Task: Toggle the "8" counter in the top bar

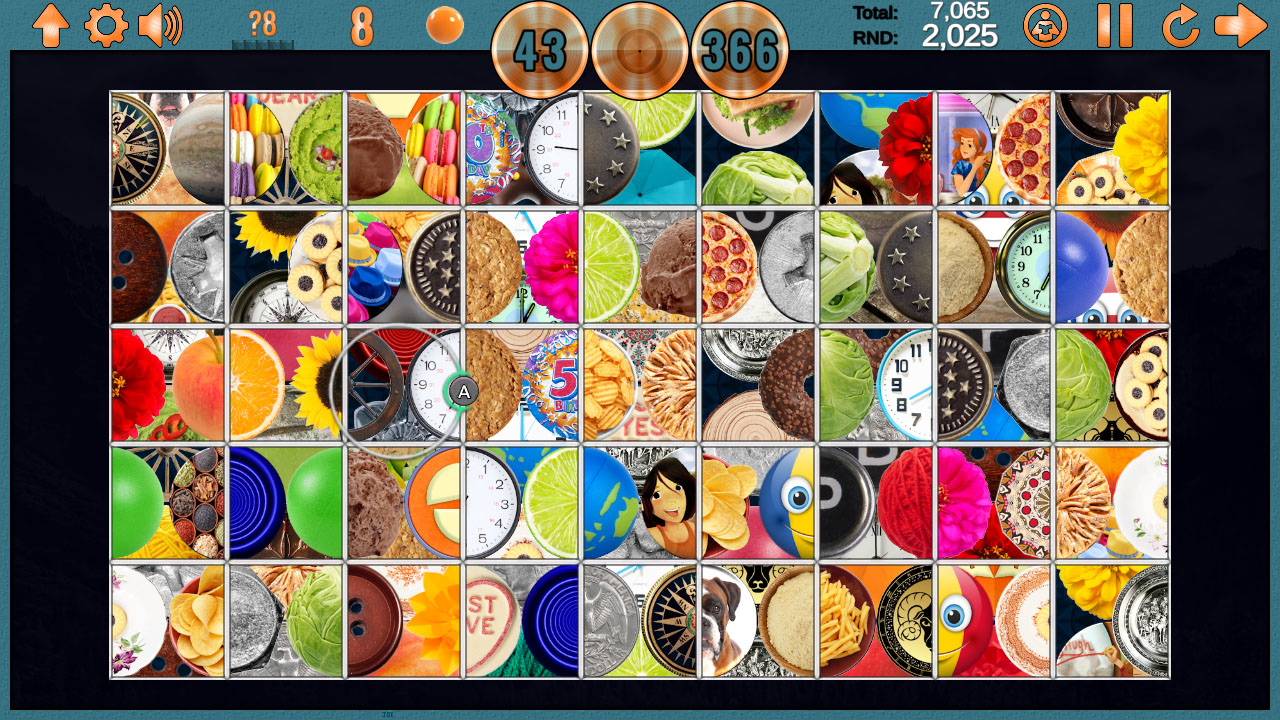Action: pos(362,25)
